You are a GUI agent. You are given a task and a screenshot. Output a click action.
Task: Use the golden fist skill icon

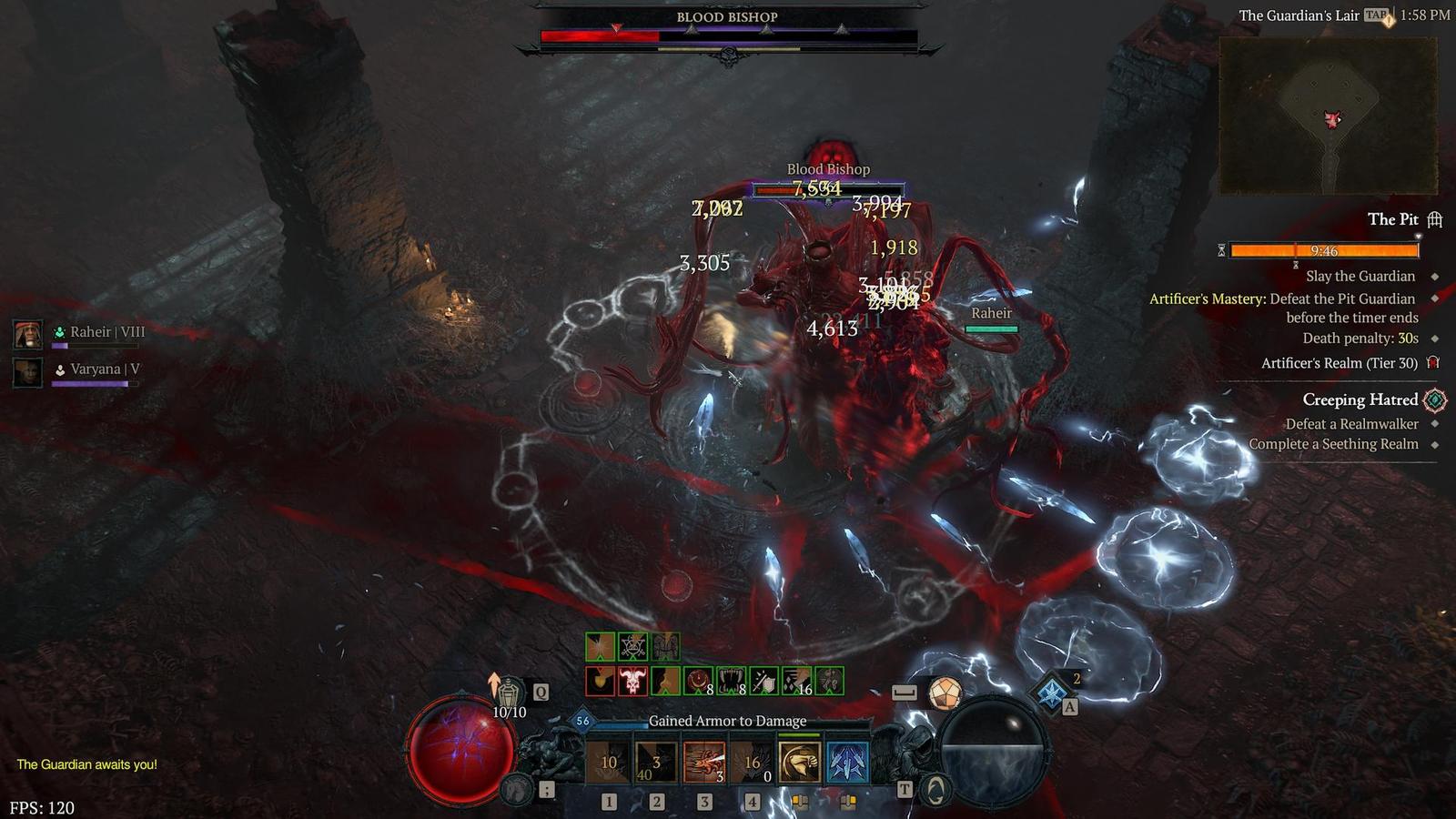point(800,763)
